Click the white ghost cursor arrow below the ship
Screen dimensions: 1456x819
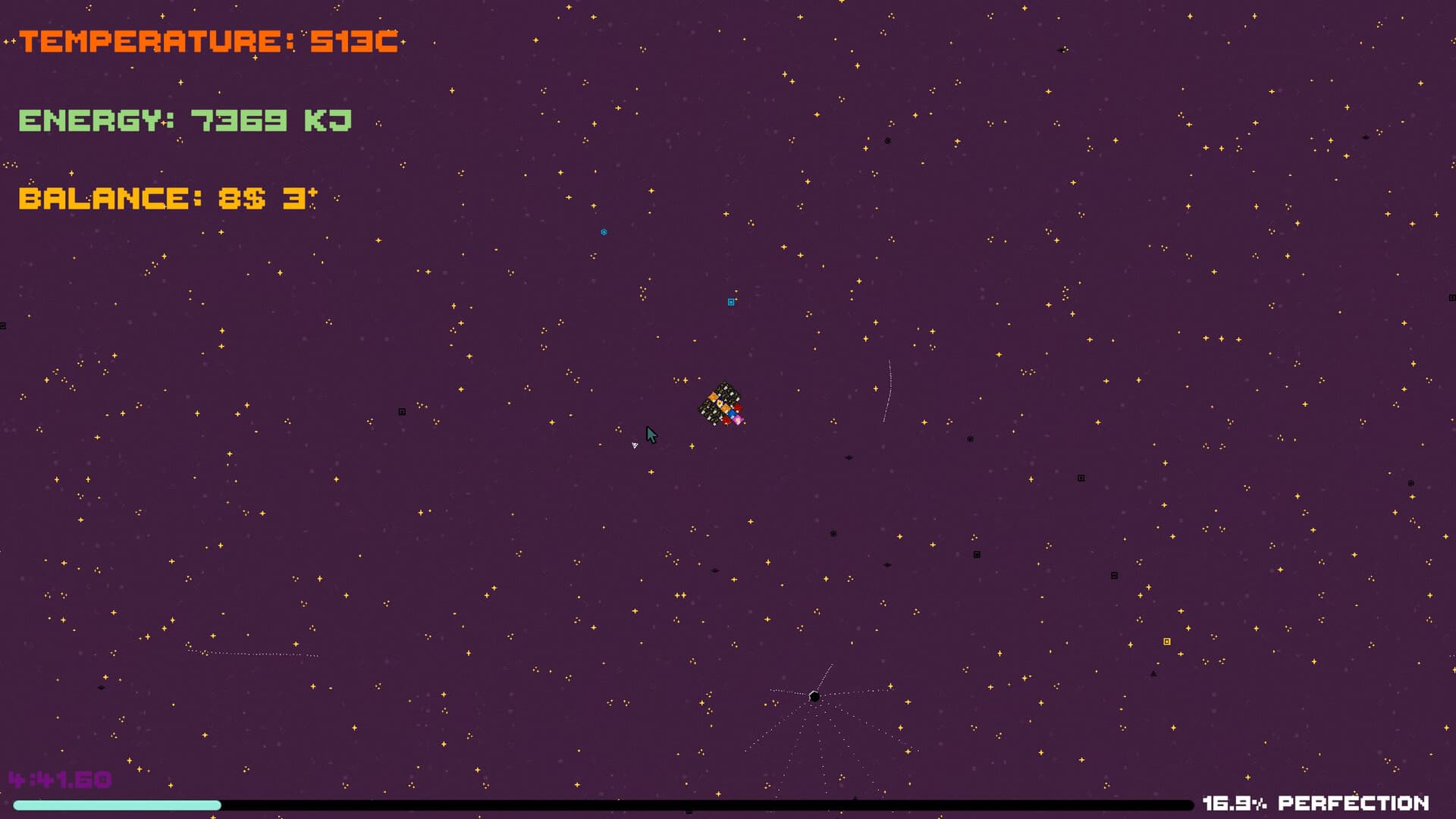tap(635, 445)
